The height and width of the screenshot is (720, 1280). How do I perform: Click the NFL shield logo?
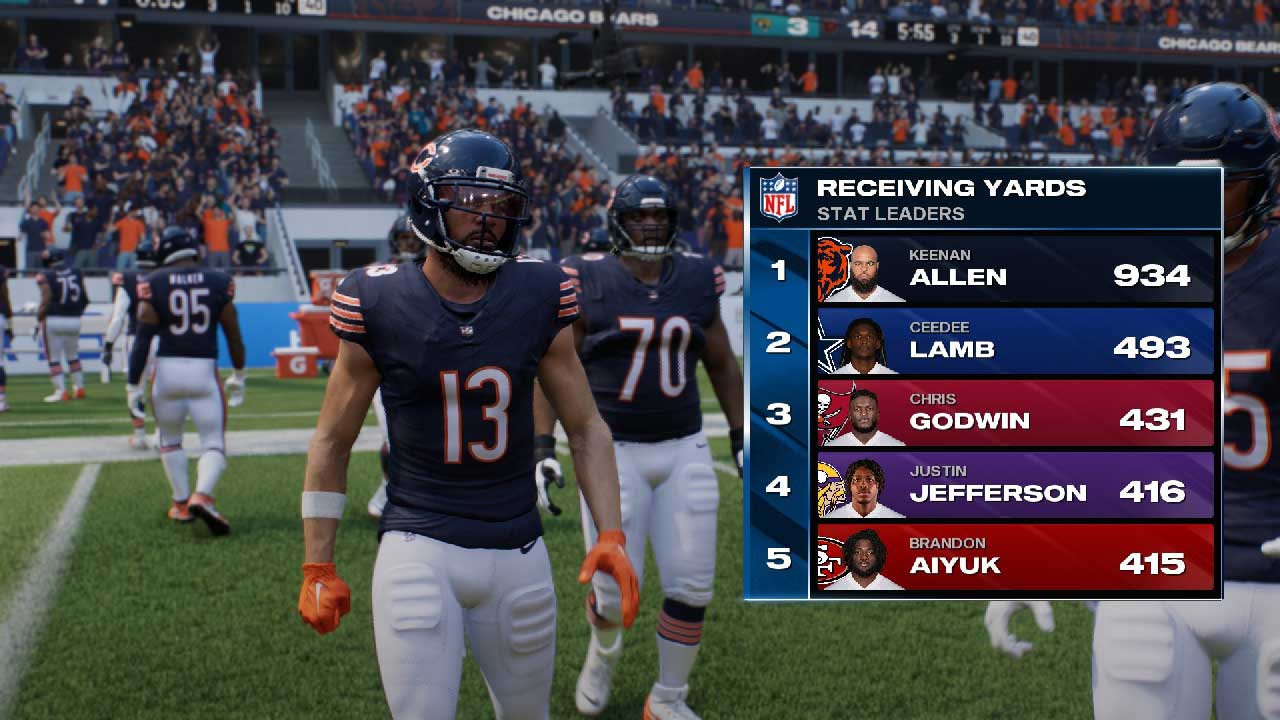coord(778,198)
